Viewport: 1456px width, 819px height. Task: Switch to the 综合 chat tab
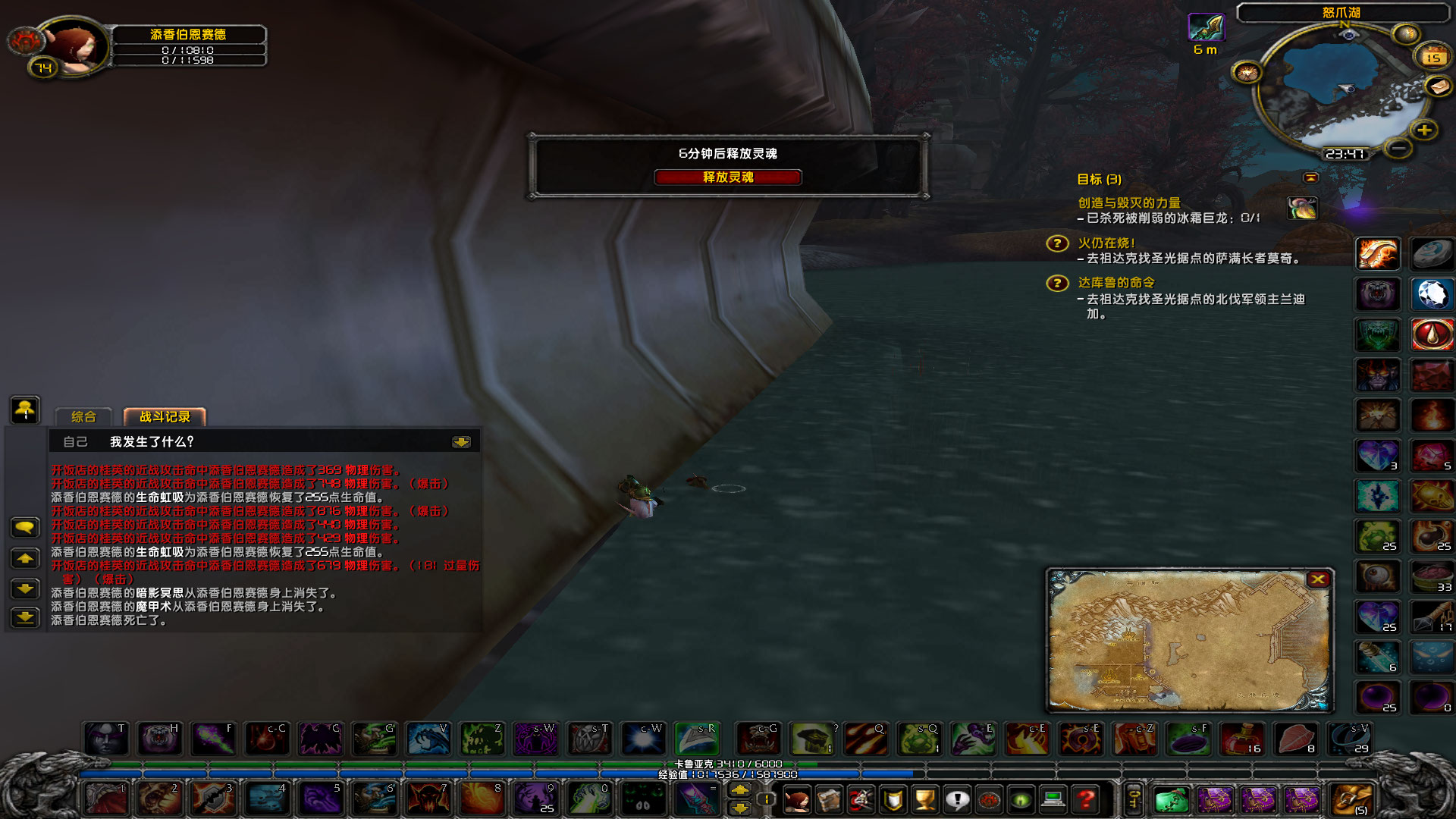(83, 416)
